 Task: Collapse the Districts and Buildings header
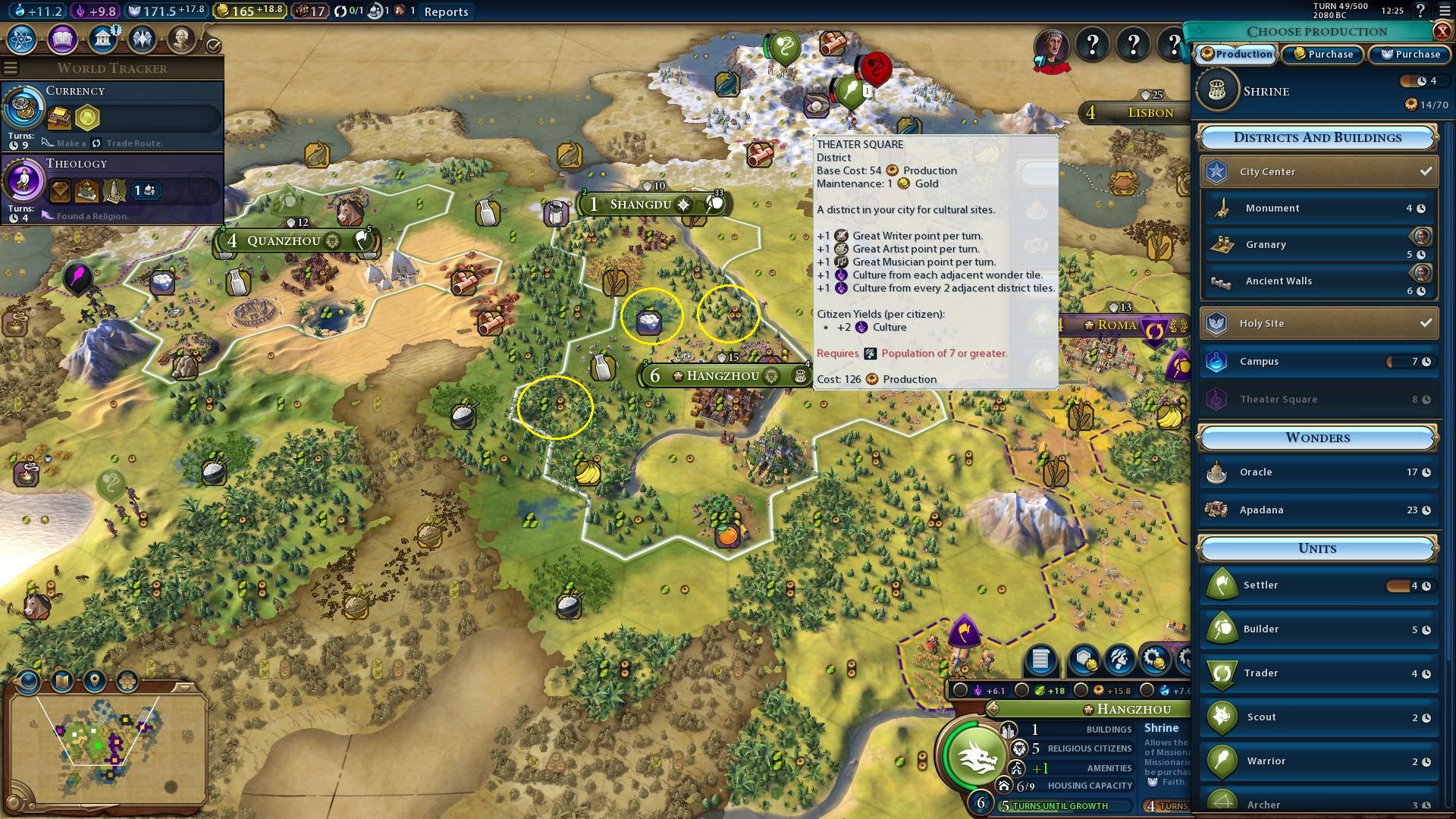click(x=1317, y=137)
